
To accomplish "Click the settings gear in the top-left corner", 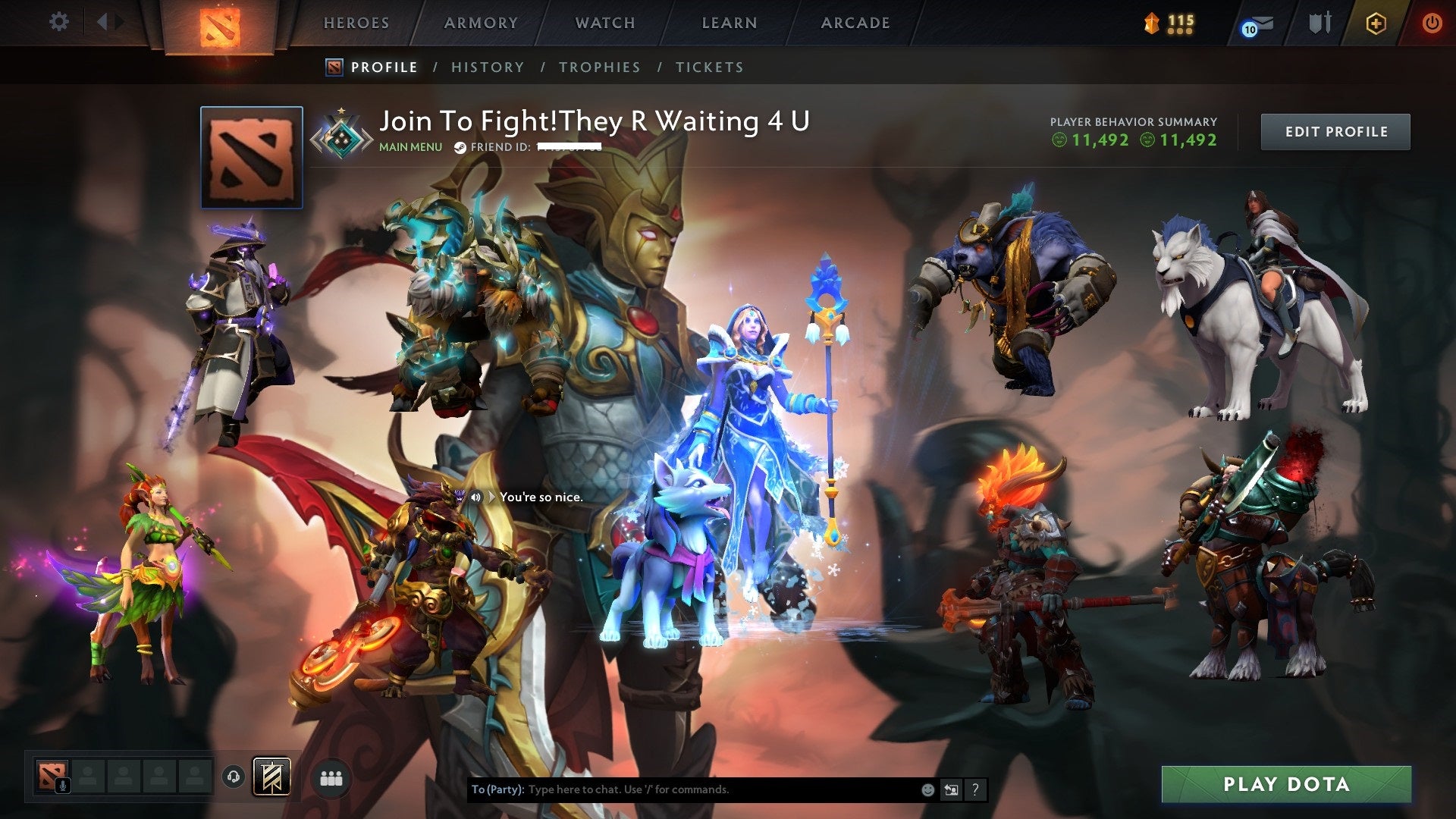I will click(x=59, y=21).
